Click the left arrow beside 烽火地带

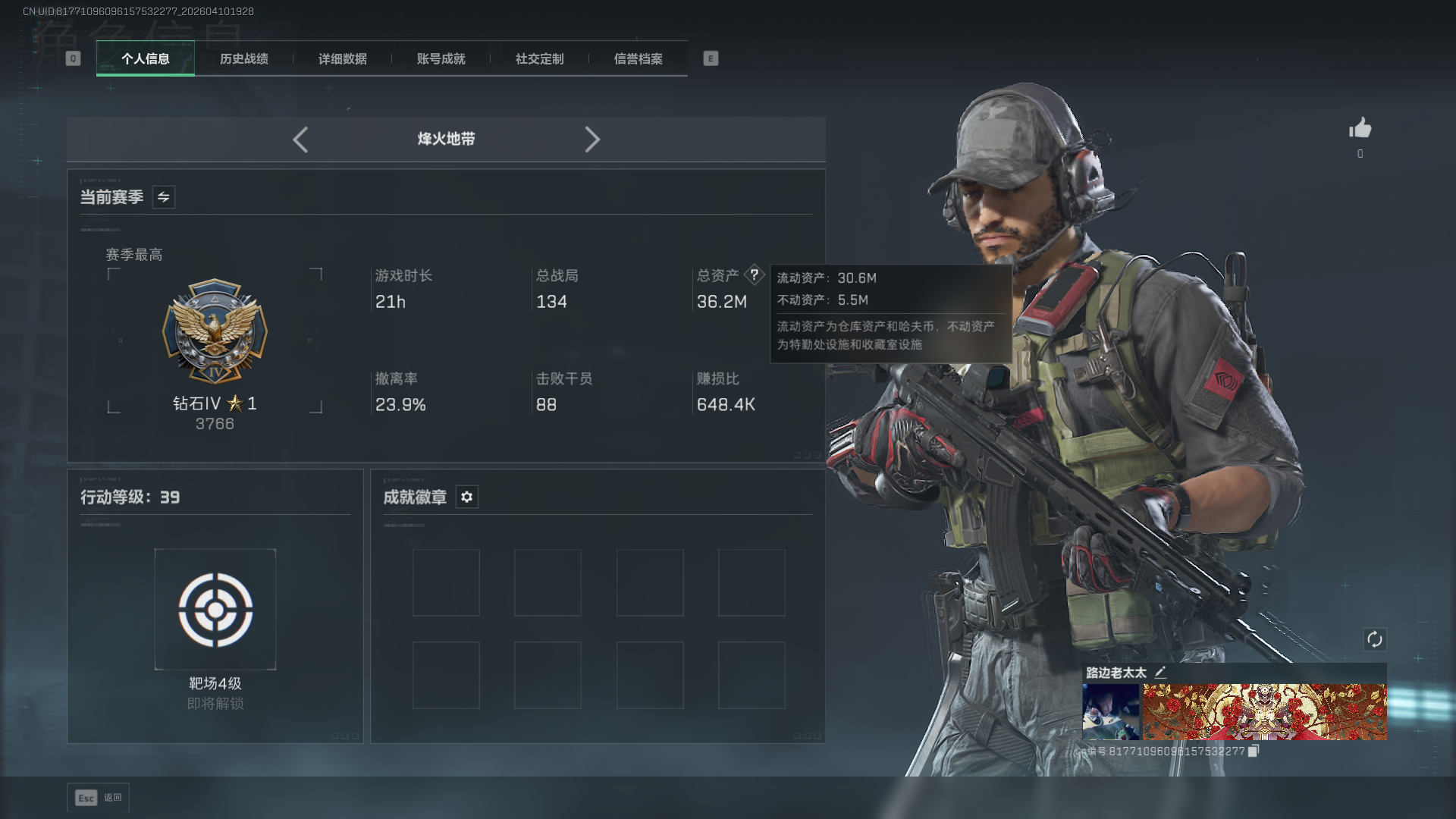tap(300, 140)
